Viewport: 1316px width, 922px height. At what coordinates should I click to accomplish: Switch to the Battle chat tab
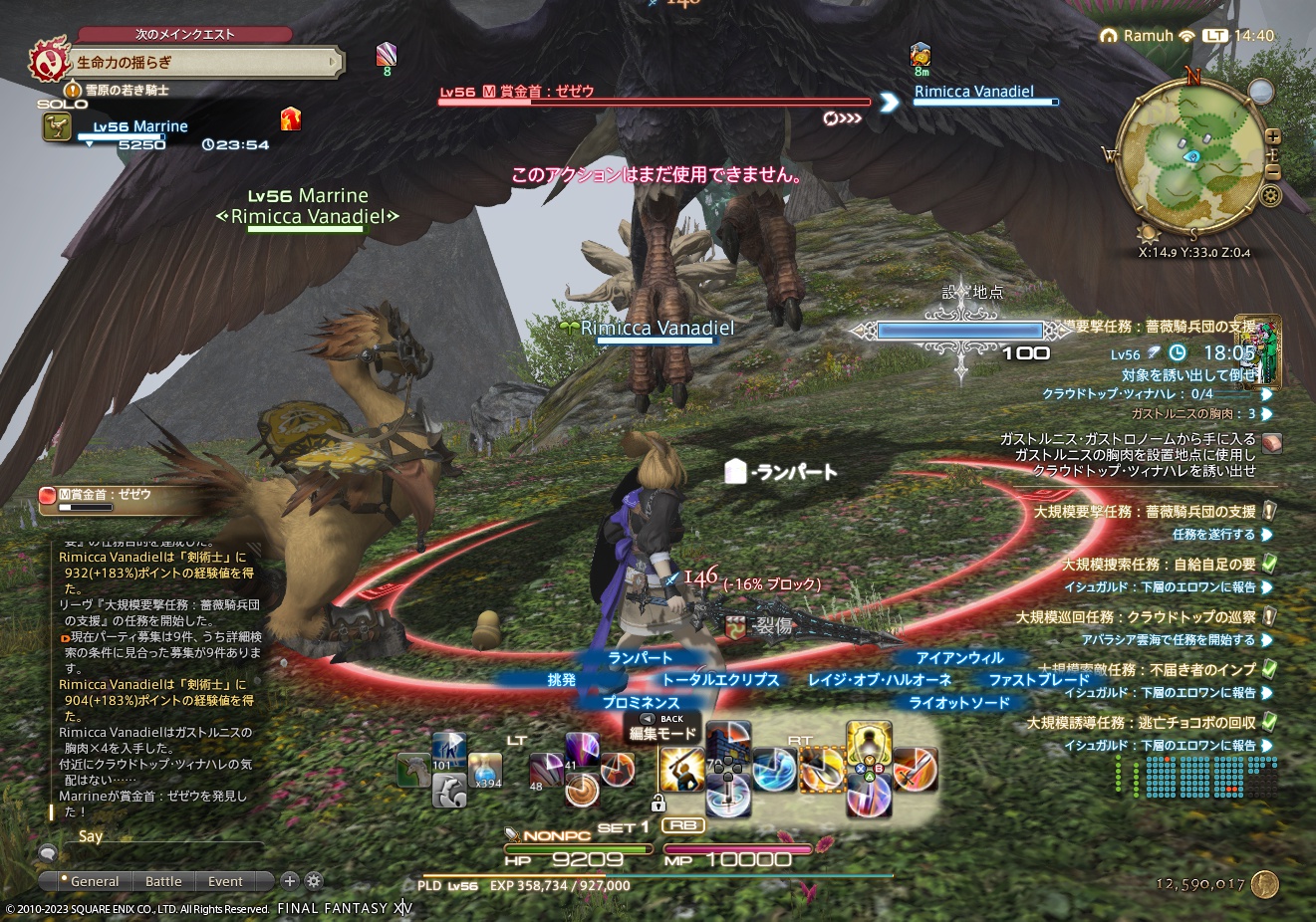click(163, 881)
